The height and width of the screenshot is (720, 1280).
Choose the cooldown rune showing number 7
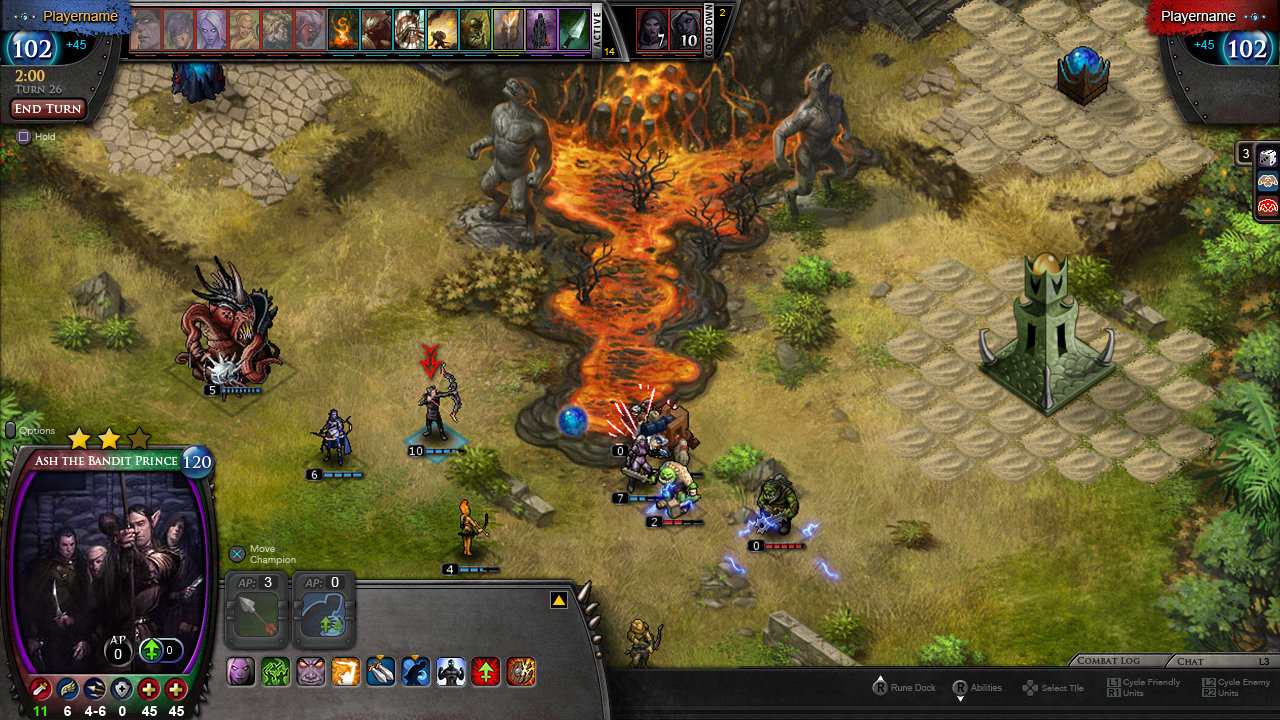(x=652, y=30)
